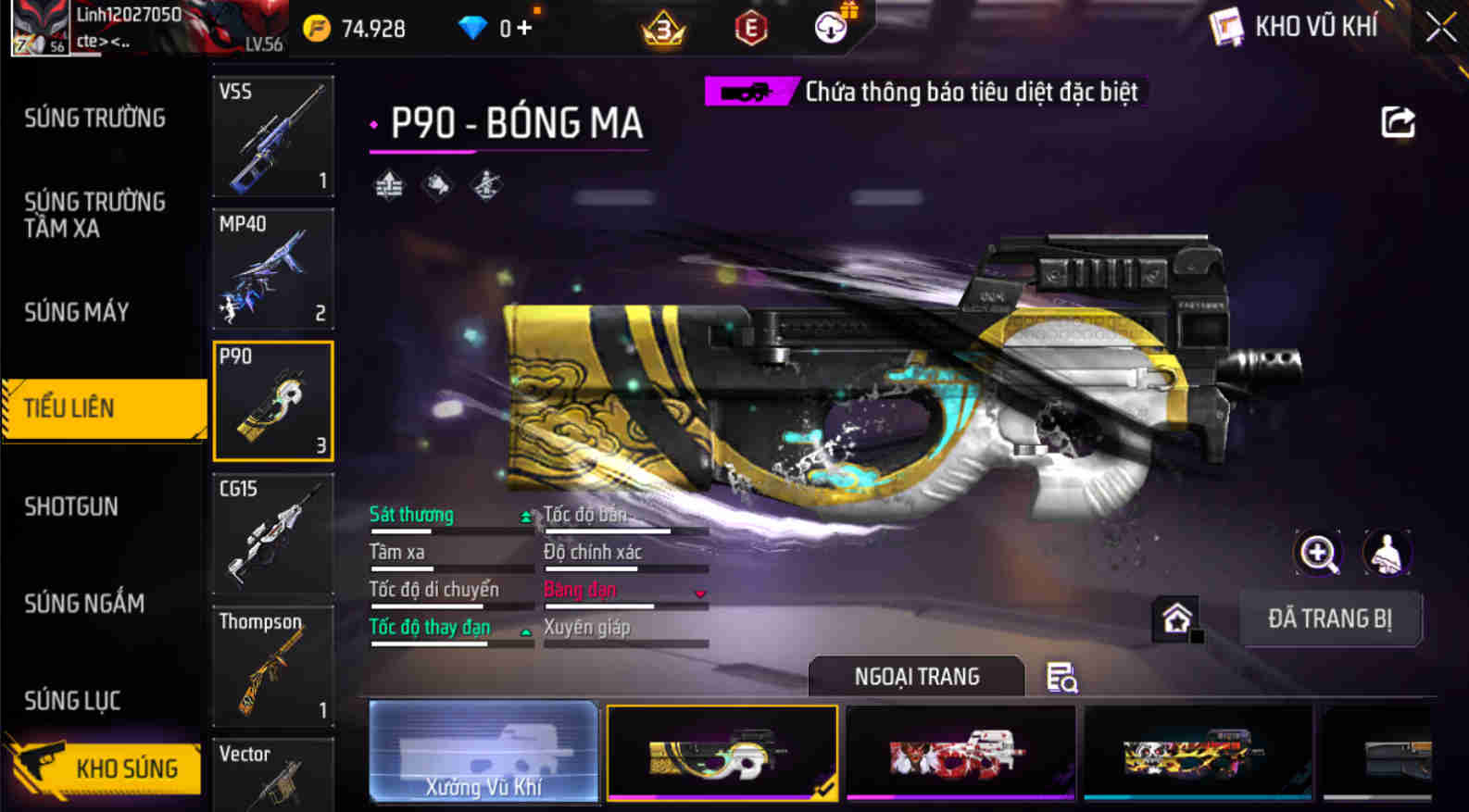Select the MP40 weapon thumbnail

(x=272, y=269)
